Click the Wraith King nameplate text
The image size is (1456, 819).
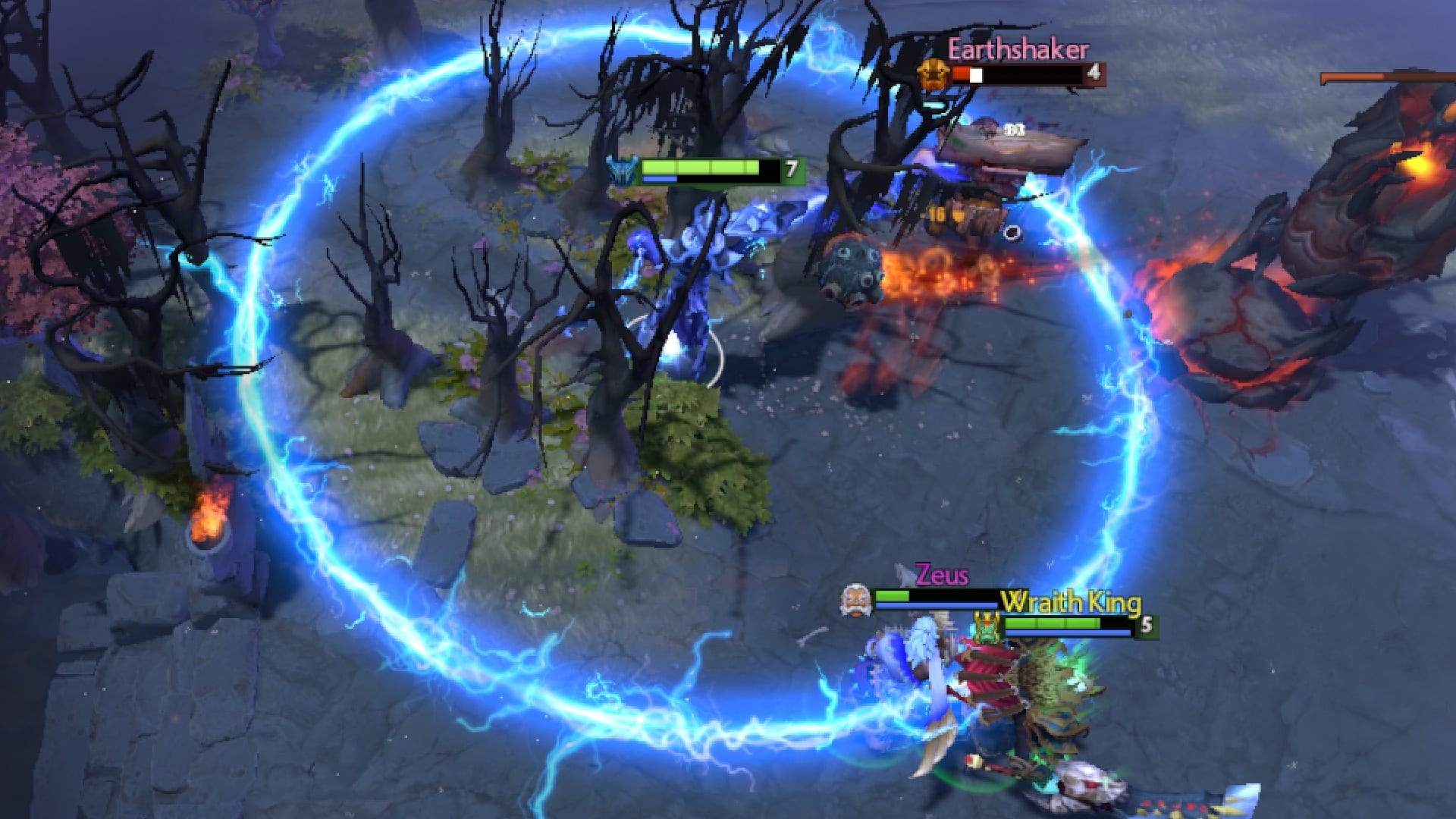[x=1070, y=601]
